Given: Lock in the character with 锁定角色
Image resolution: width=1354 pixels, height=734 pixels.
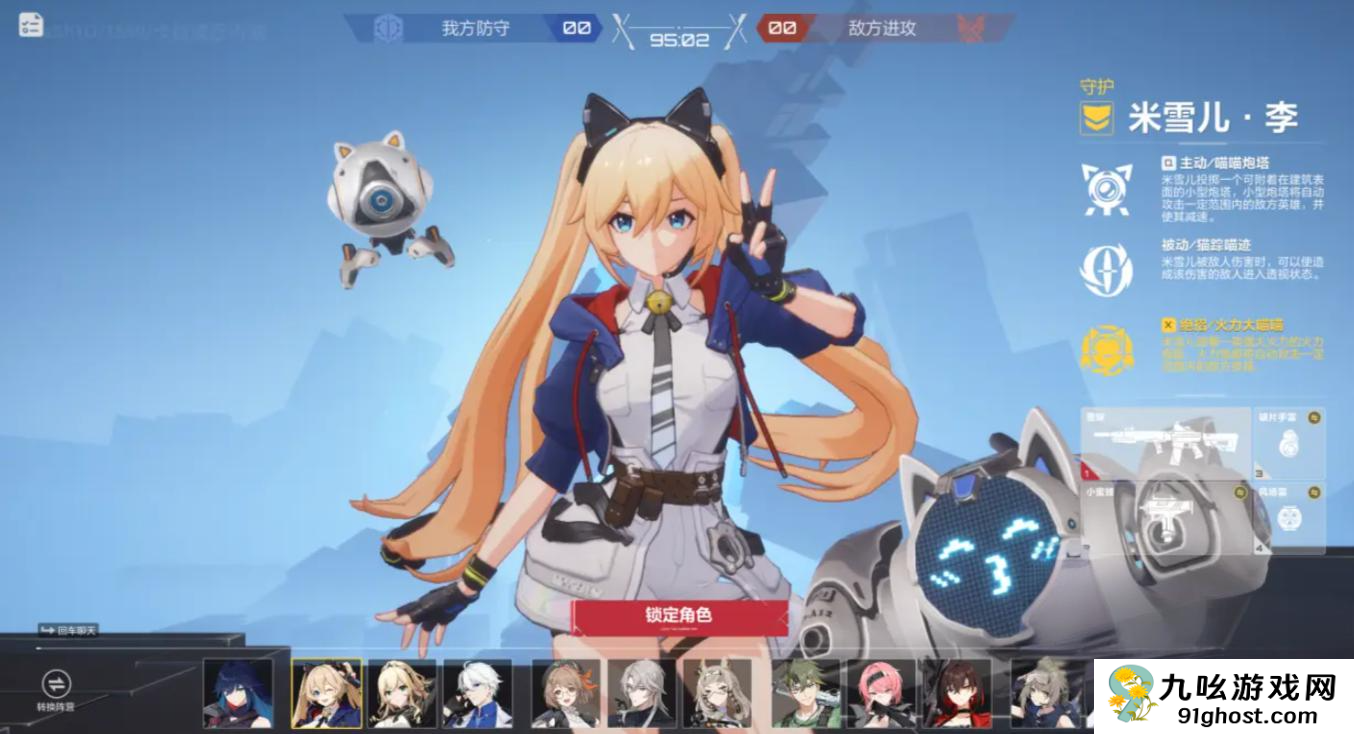Looking at the screenshot, I should tap(679, 616).
